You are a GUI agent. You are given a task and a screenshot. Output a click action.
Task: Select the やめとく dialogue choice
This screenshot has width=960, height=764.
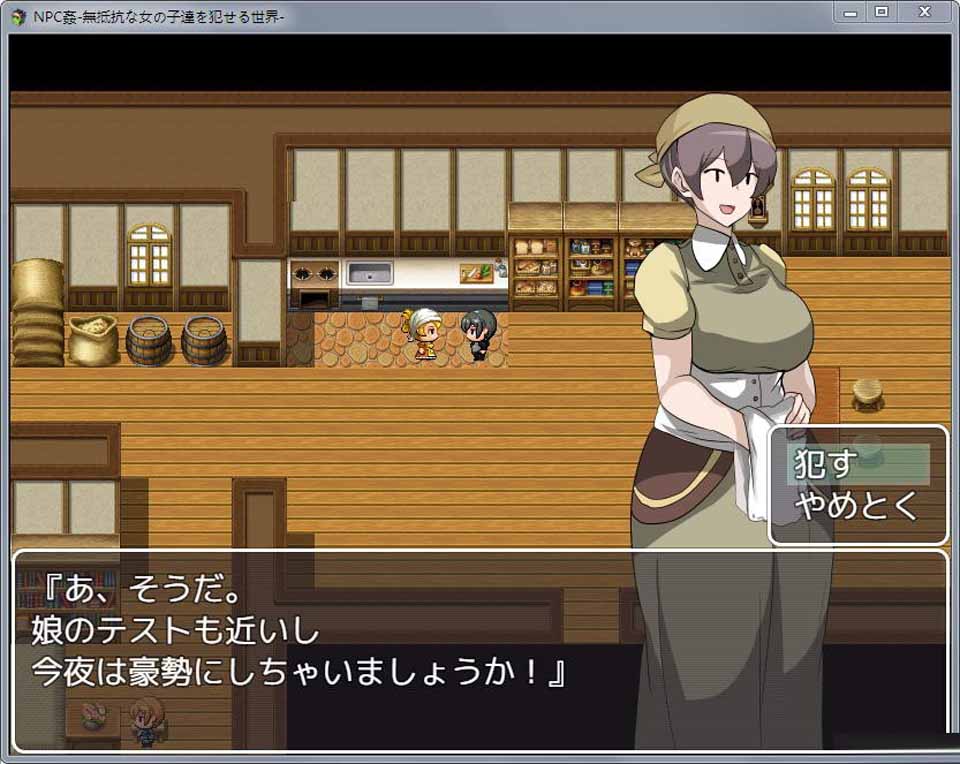[857, 506]
